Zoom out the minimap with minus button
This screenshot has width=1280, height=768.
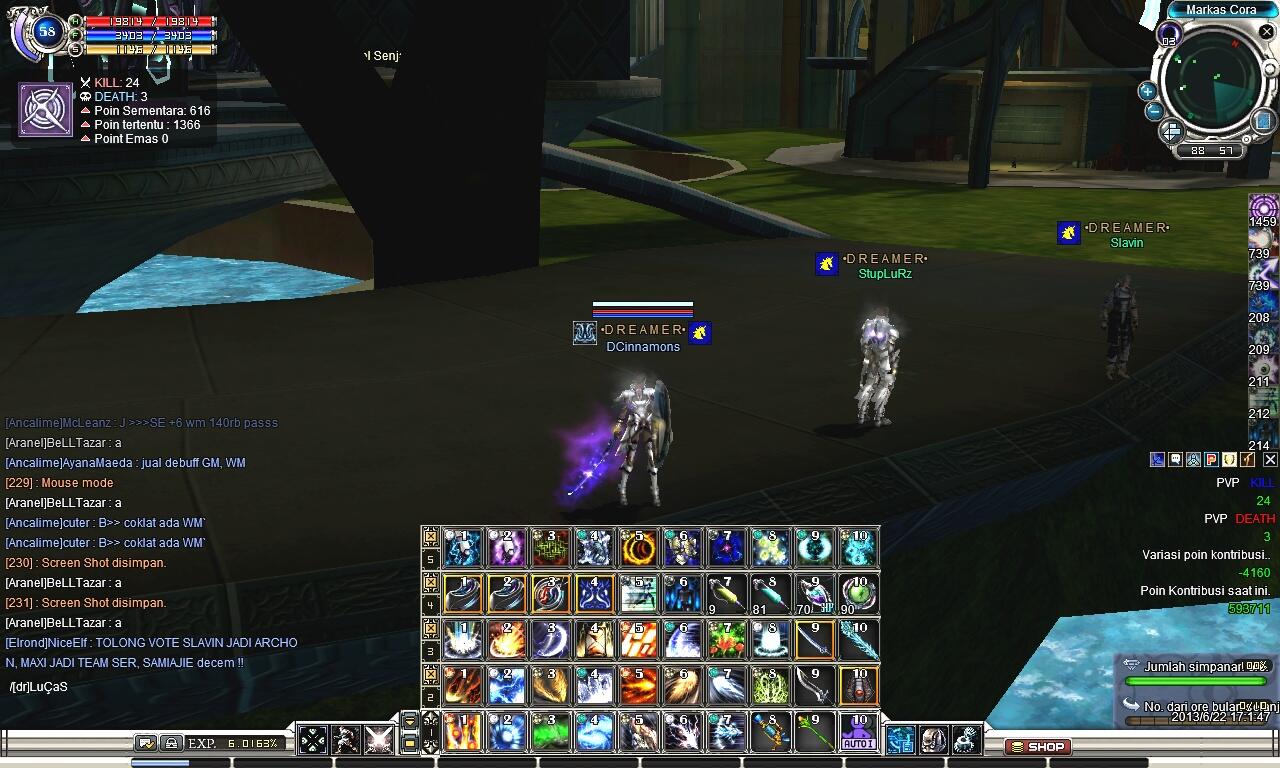(x=1154, y=111)
